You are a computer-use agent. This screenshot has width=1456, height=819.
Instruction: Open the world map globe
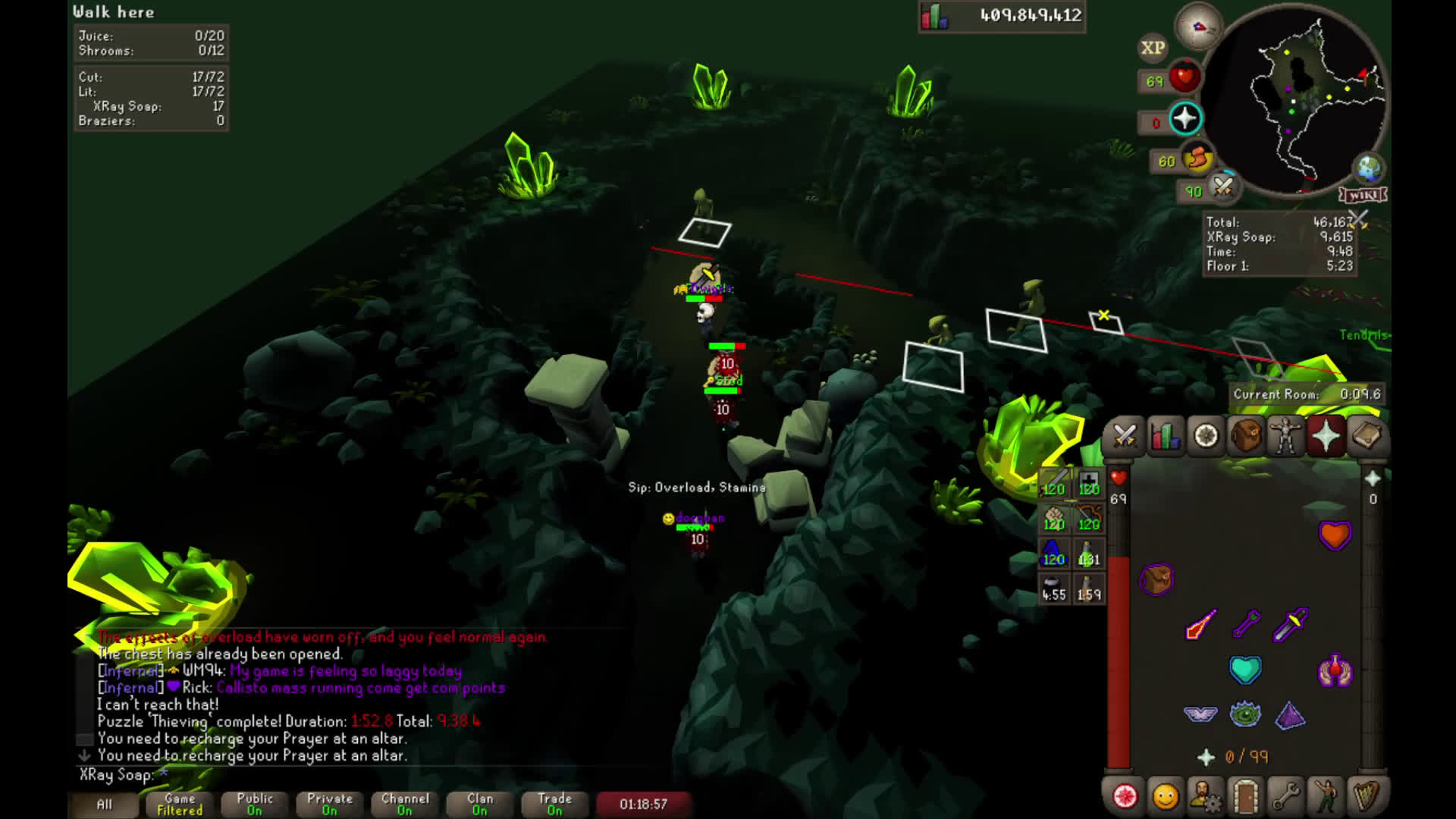pos(1368,168)
